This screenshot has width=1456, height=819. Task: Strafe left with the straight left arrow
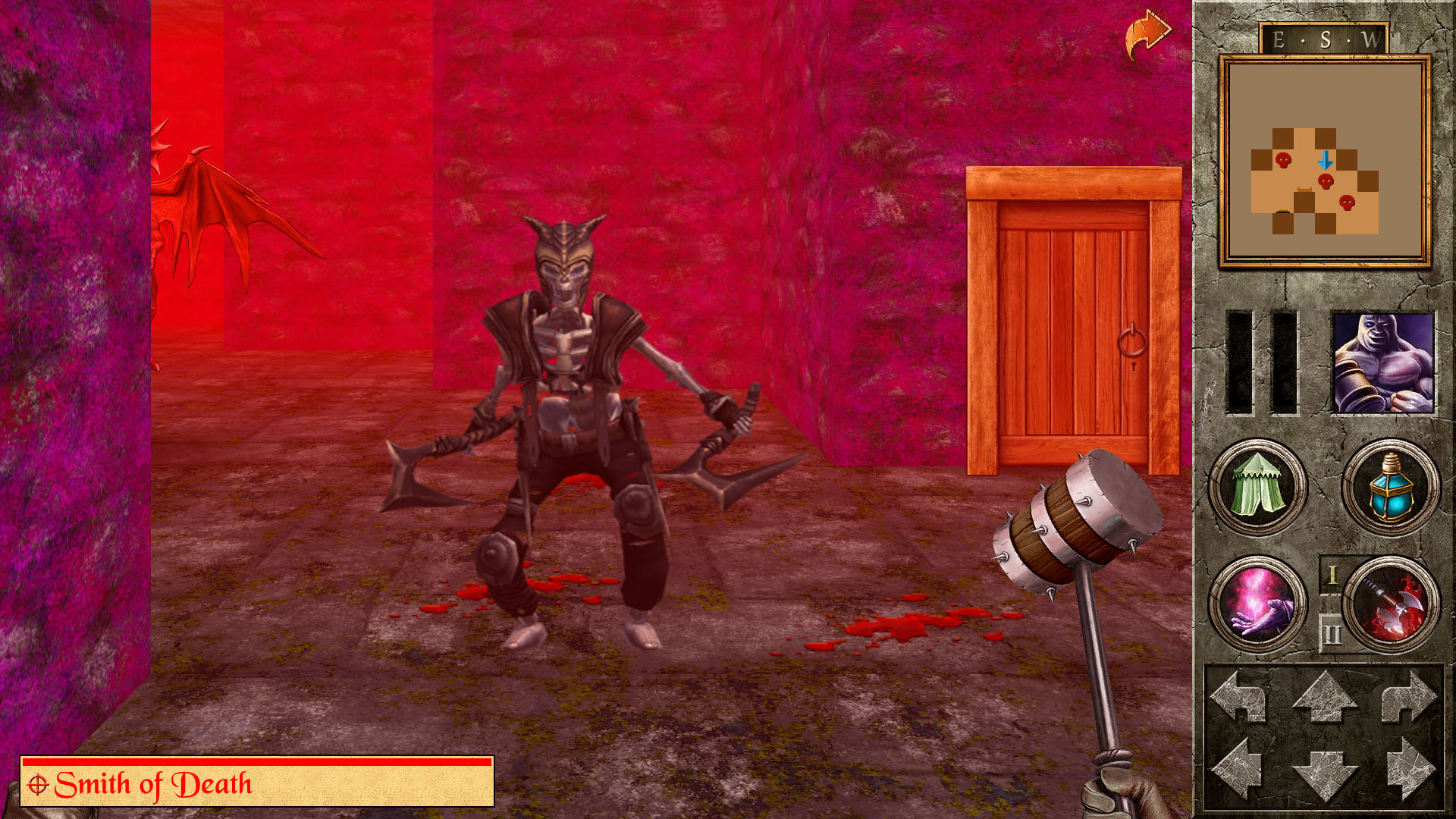click(x=1240, y=769)
